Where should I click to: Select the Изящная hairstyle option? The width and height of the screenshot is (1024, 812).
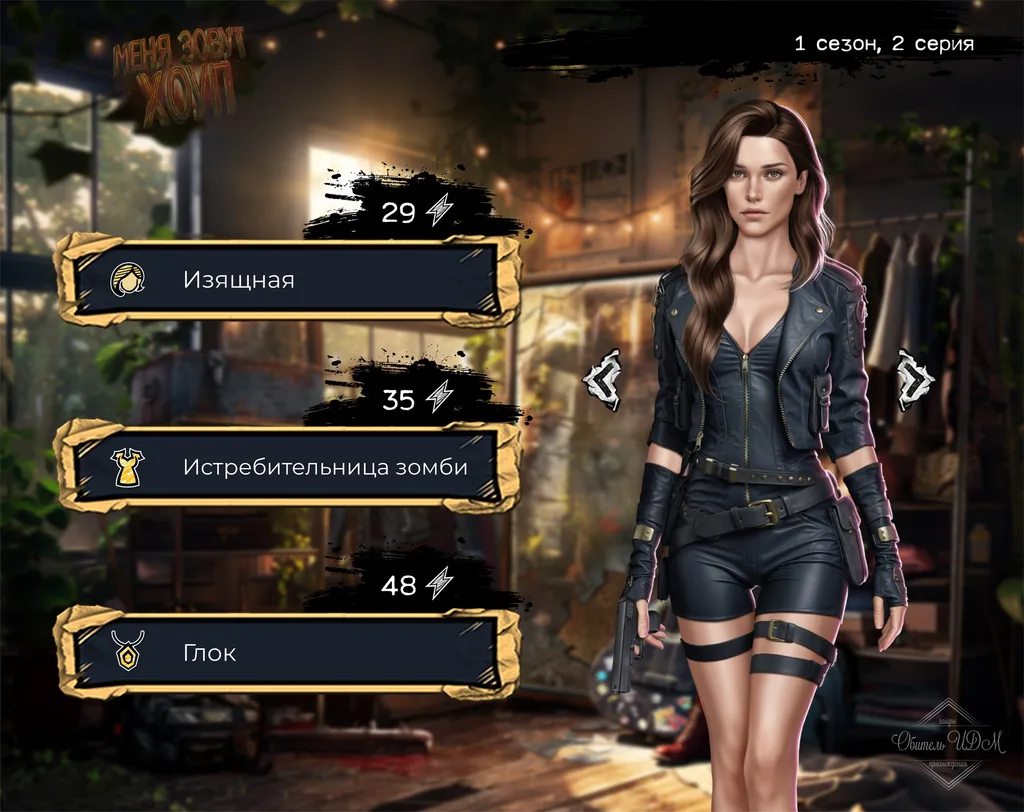pos(288,279)
